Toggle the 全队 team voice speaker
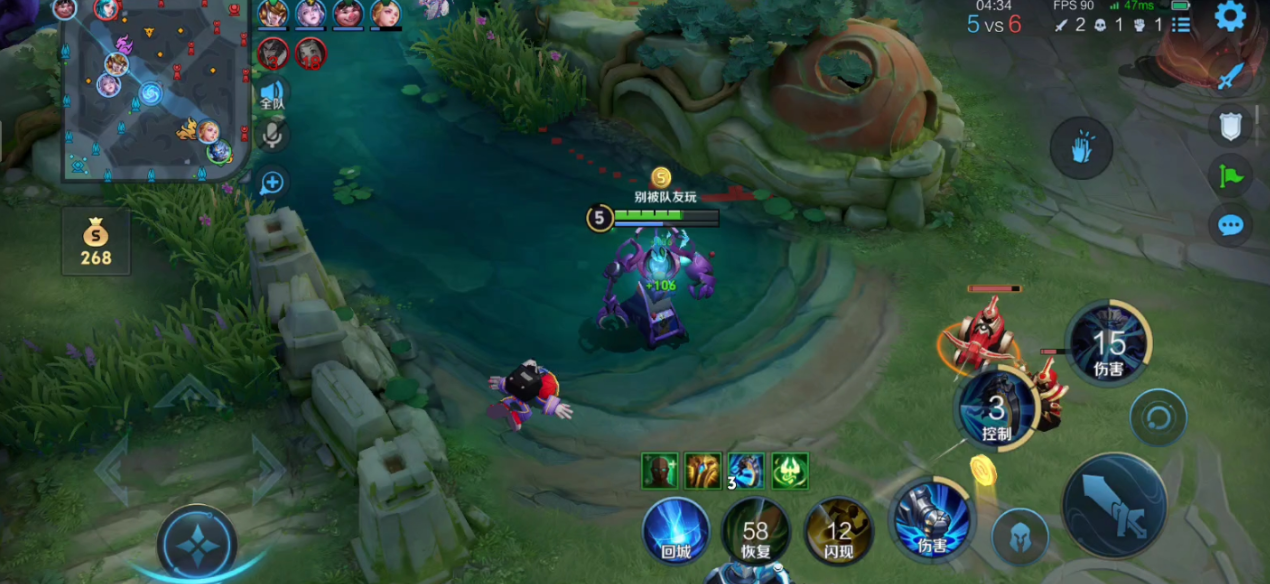This screenshot has width=1270, height=584. click(x=272, y=96)
